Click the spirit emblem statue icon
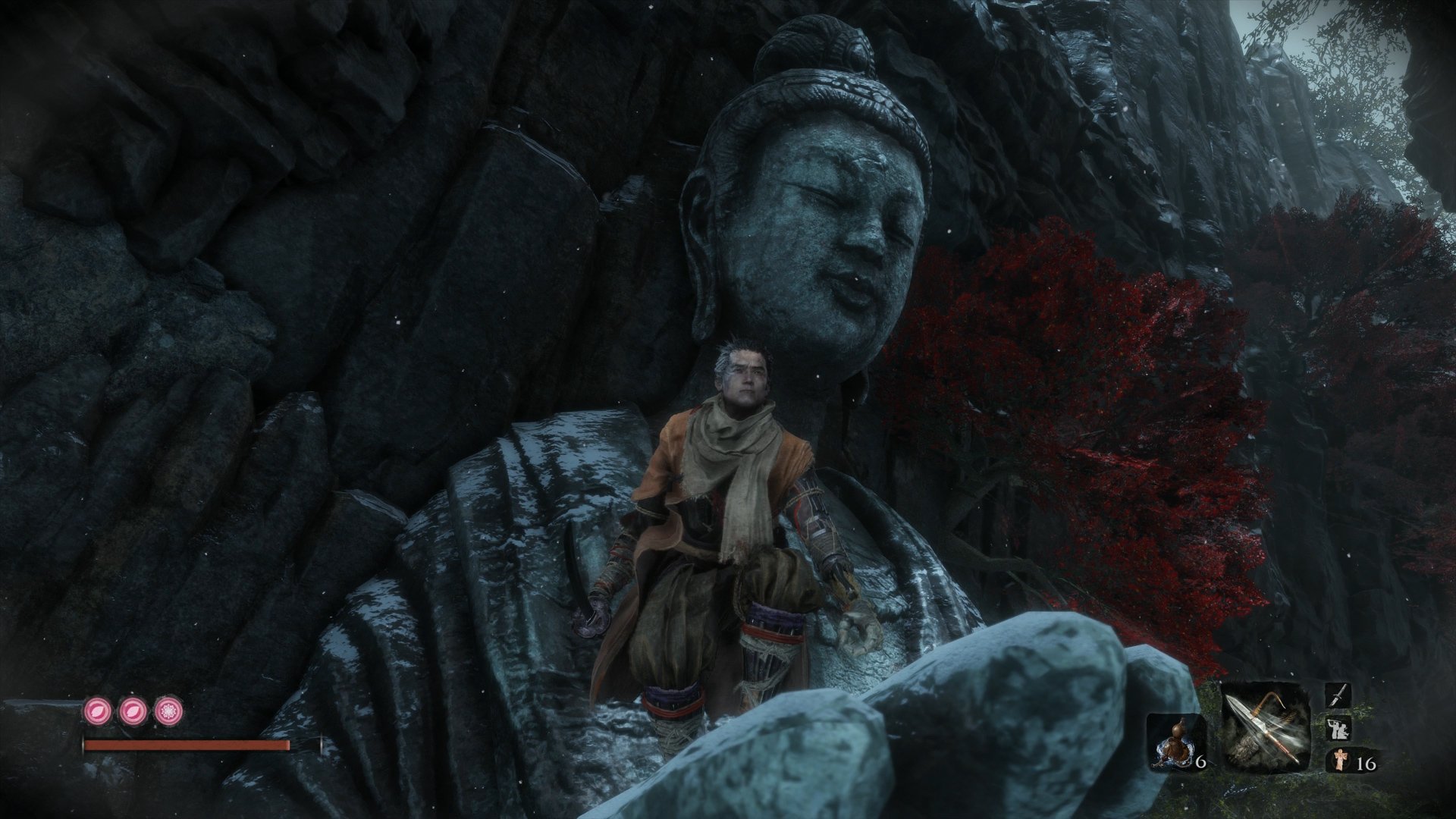 point(1341,760)
